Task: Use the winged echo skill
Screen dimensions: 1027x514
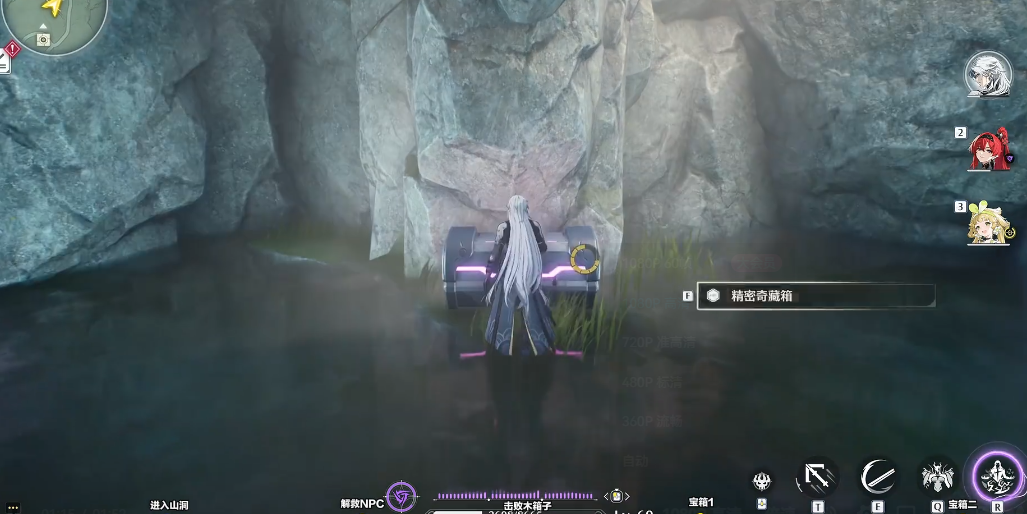Action: pos(937,477)
